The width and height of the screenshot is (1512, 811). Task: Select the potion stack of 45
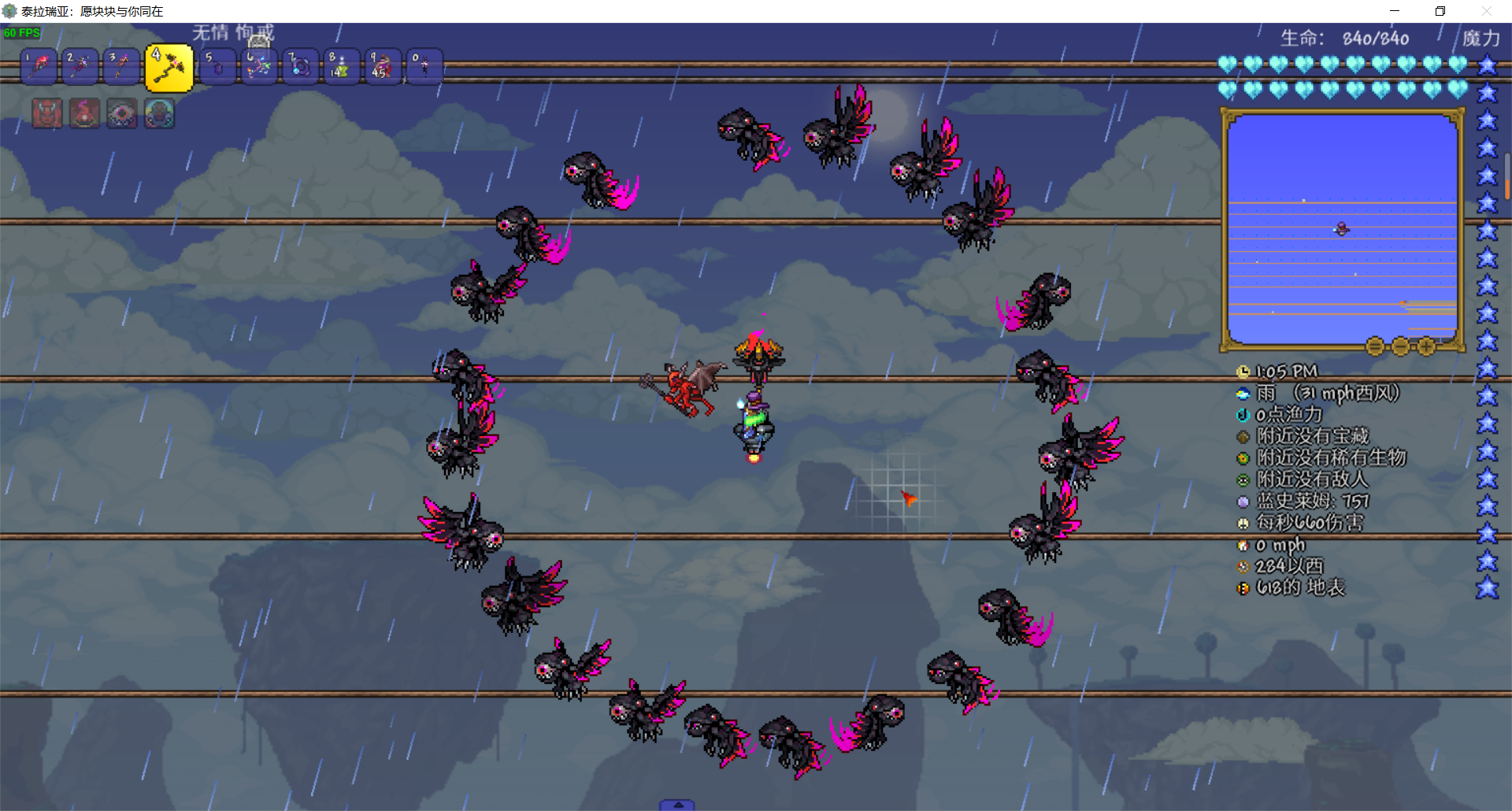pyautogui.click(x=382, y=67)
